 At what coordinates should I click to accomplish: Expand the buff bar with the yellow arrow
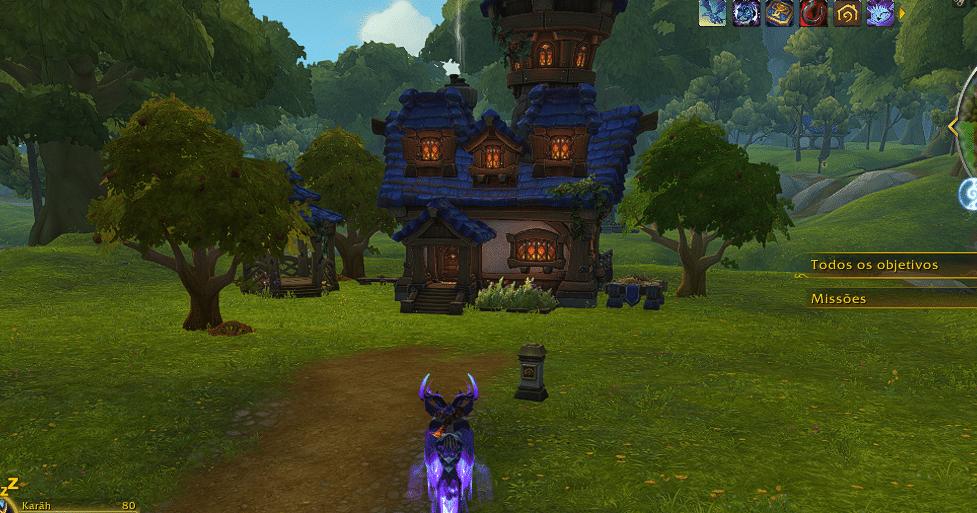pyautogui.click(x=902, y=13)
